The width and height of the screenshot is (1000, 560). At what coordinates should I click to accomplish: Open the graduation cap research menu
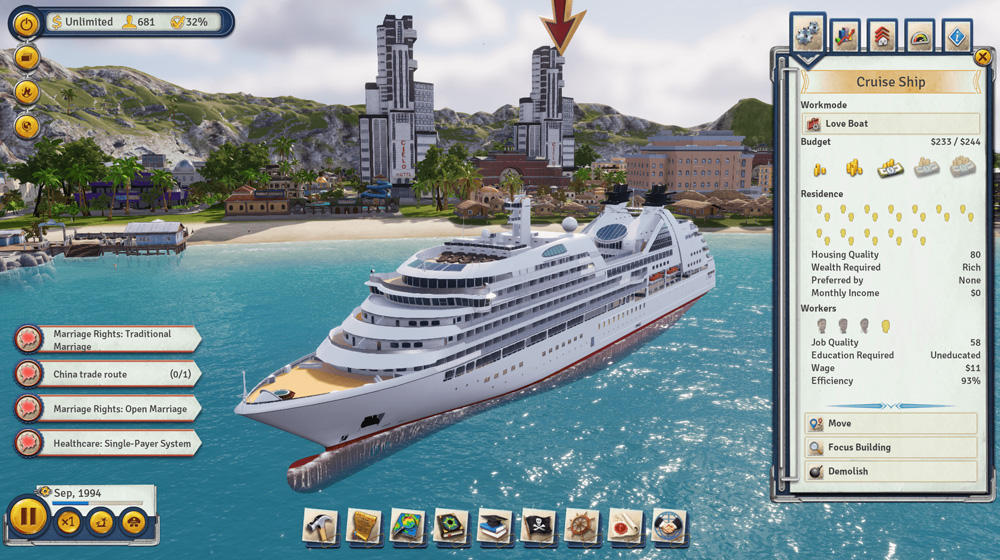point(495,526)
